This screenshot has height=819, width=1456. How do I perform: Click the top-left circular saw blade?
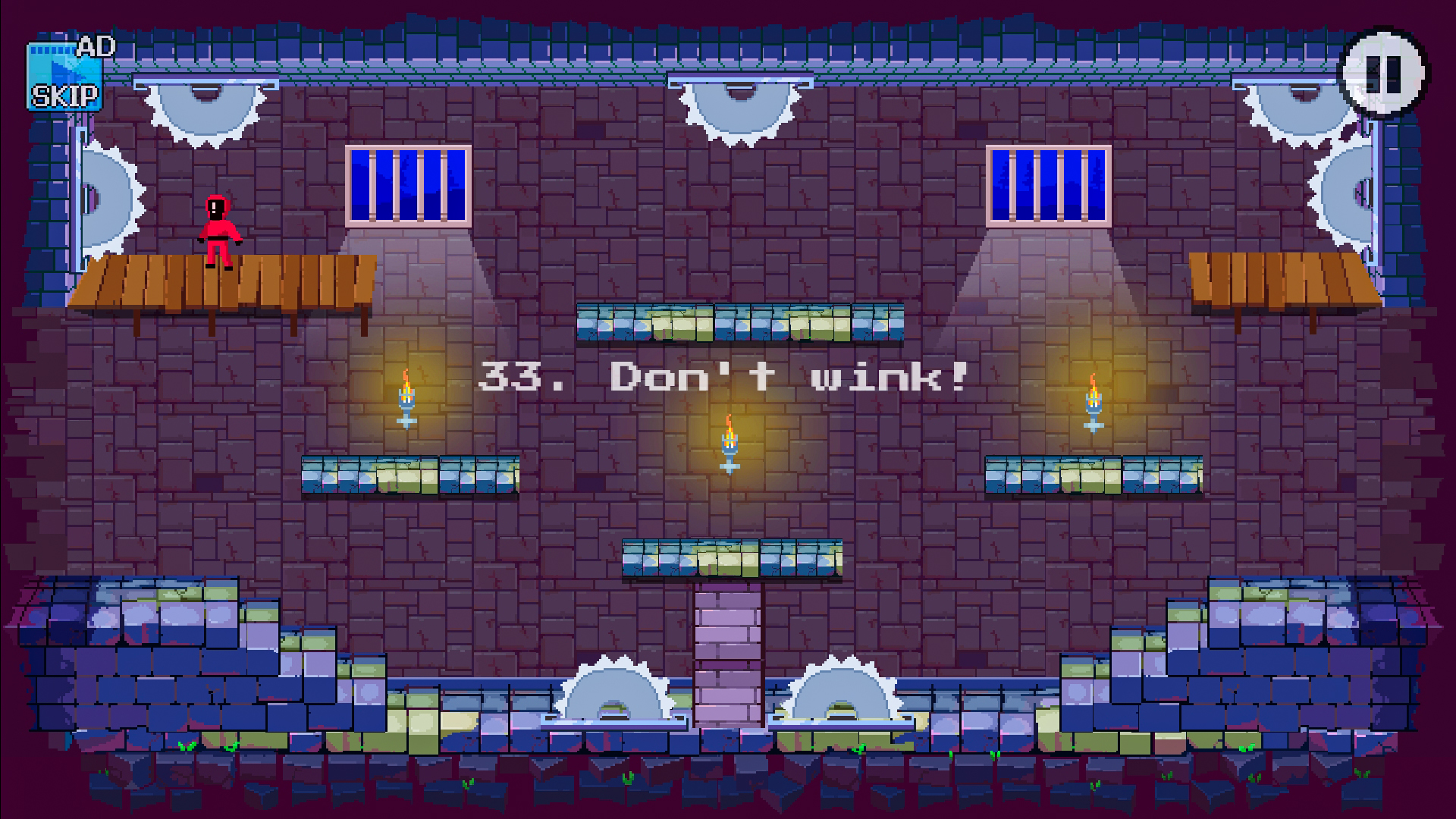[203, 110]
